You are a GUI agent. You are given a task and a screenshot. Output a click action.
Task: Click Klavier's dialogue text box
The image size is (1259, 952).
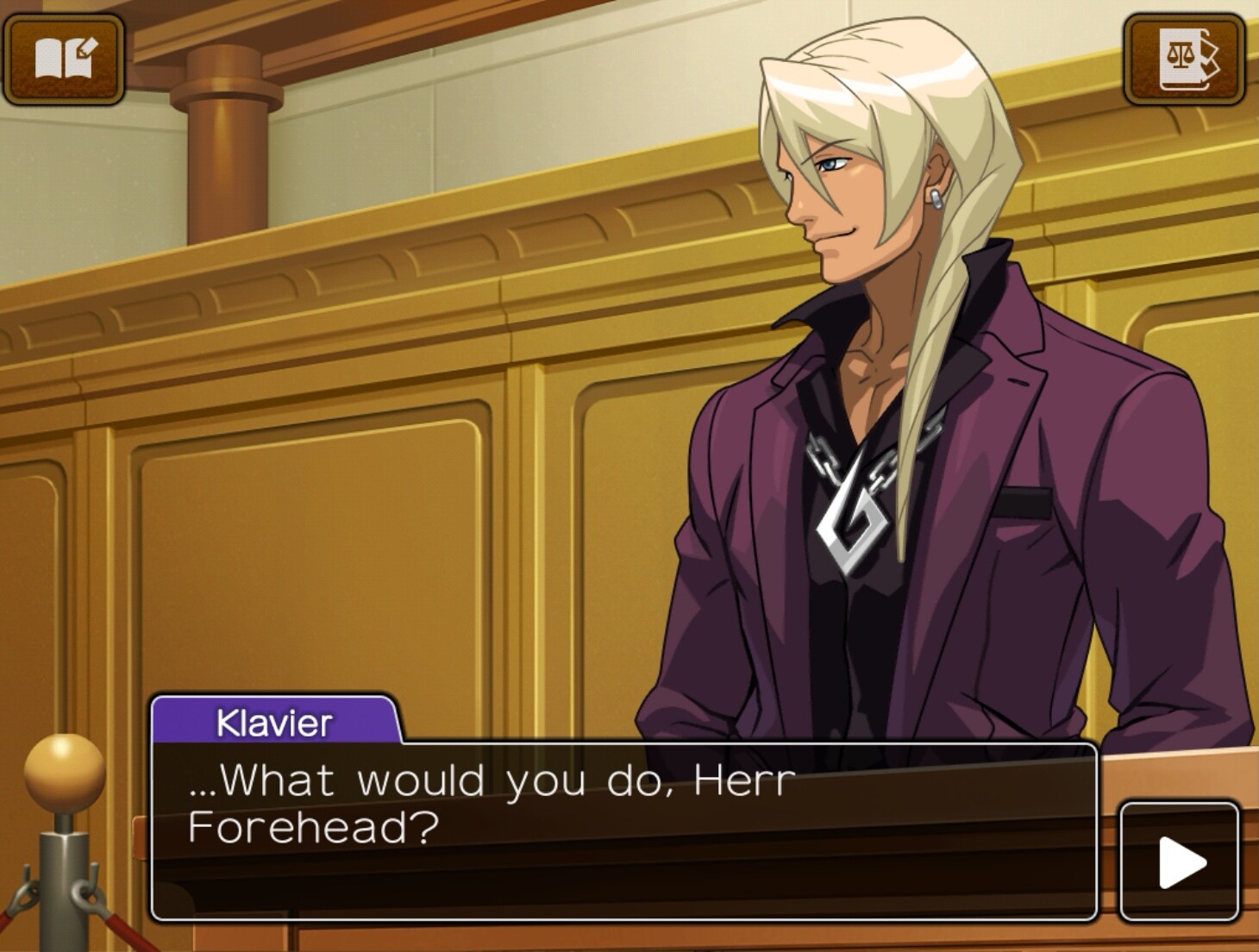623,830
